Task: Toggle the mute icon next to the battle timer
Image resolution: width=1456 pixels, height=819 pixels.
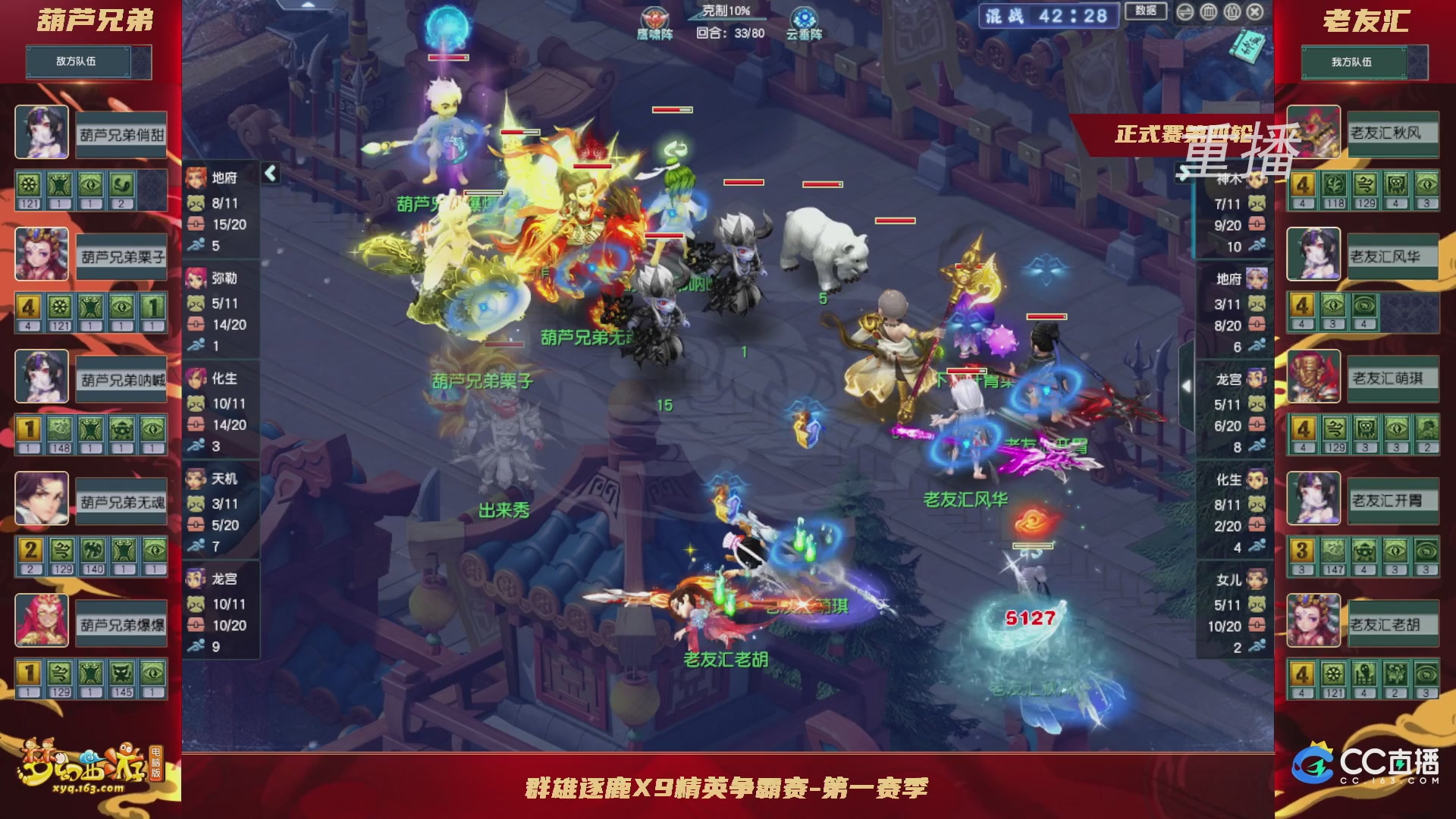Action: tap(1184, 11)
